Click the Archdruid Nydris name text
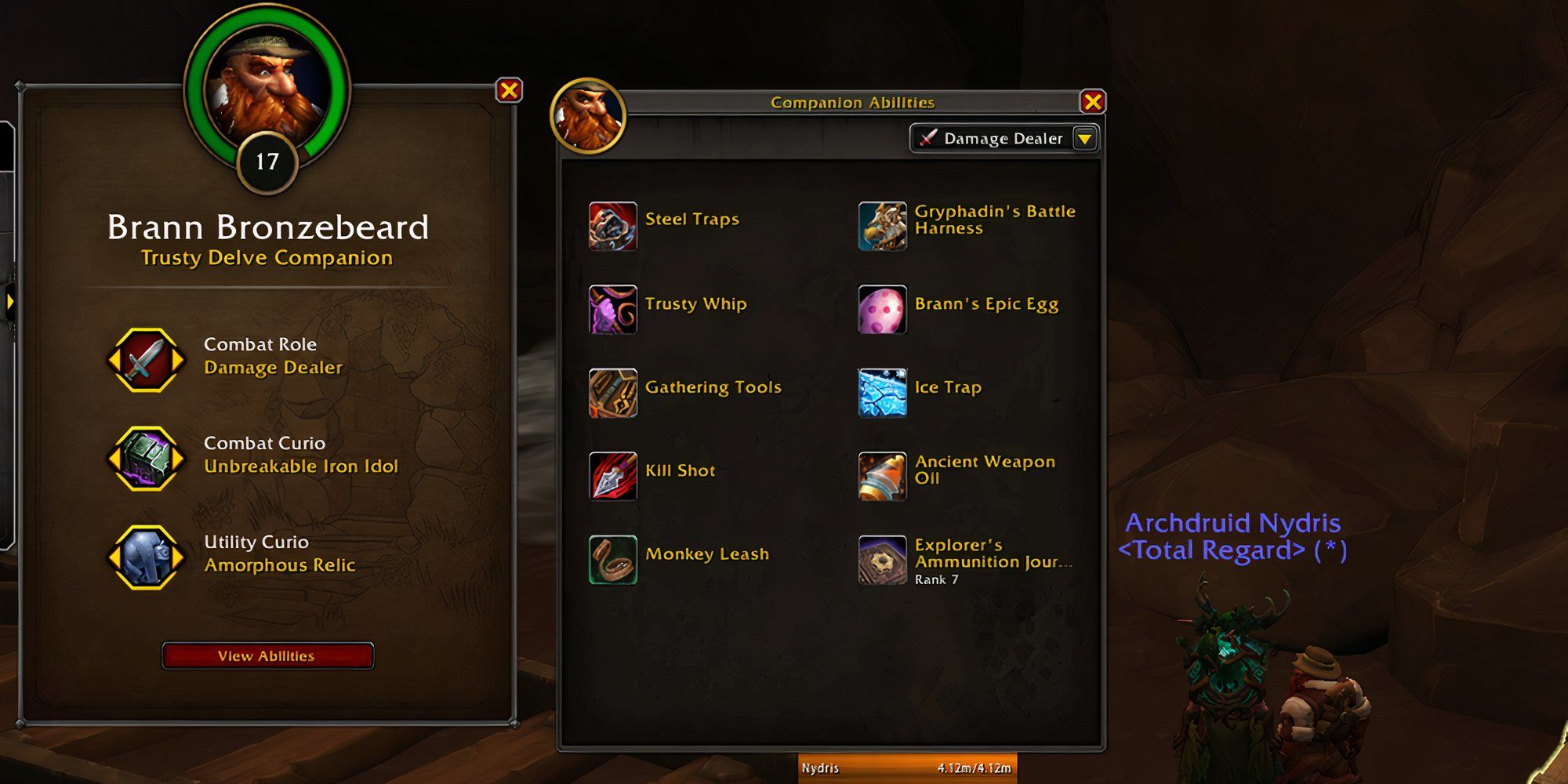 pyautogui.click(x=1234, y=524)
